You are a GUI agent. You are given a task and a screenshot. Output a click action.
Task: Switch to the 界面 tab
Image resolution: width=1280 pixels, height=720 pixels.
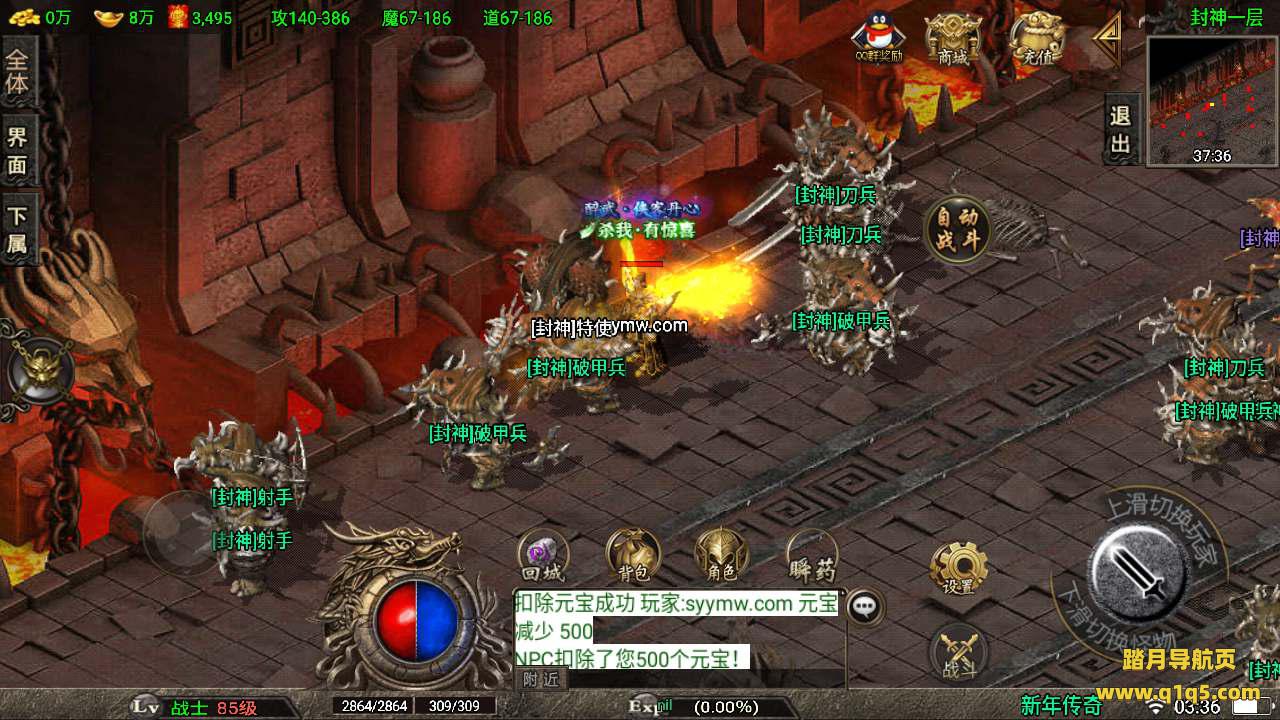[x=18, y=151]
